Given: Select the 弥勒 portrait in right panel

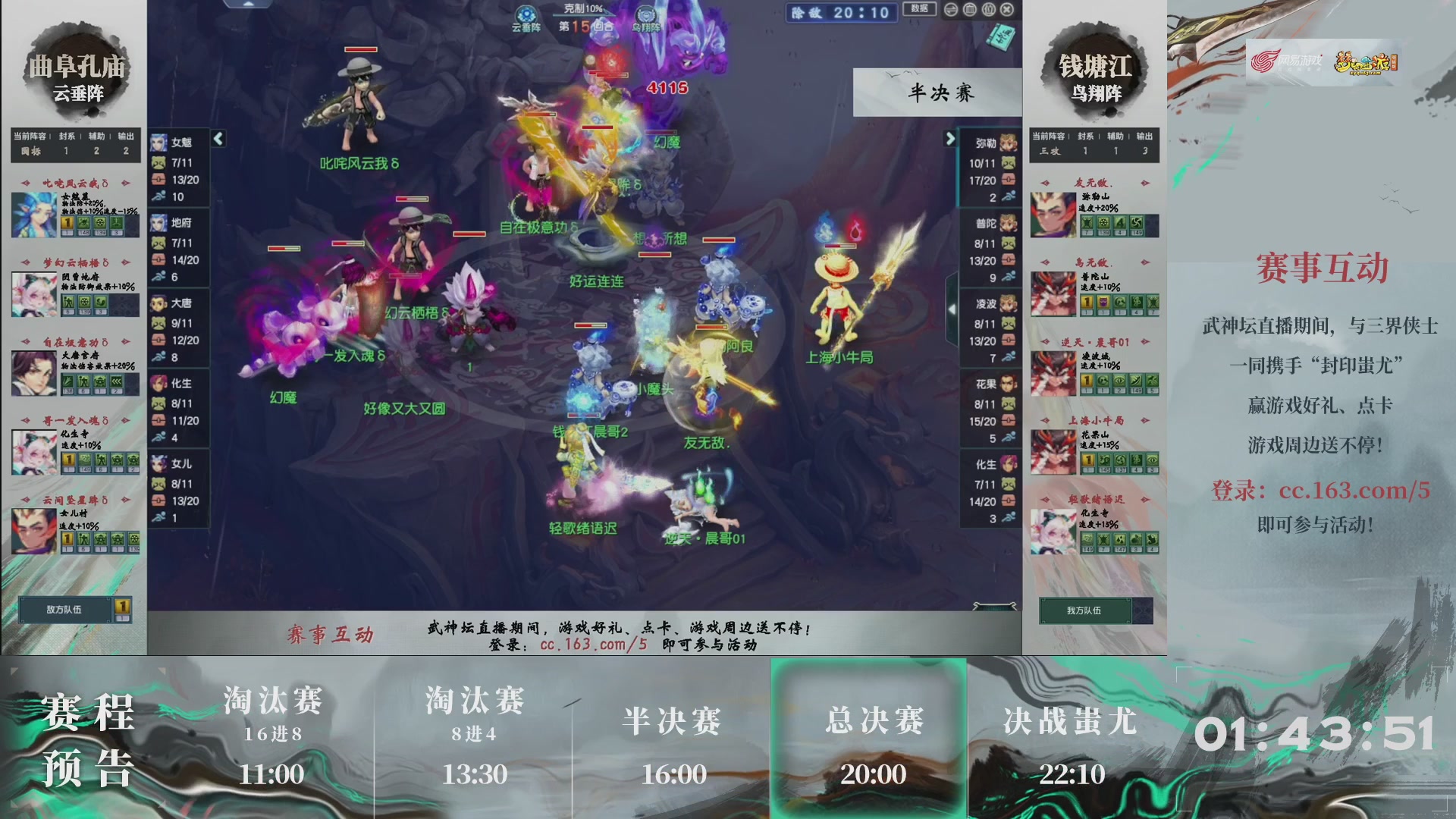Looking at the screenshot, I should [x=1007, y=141].
